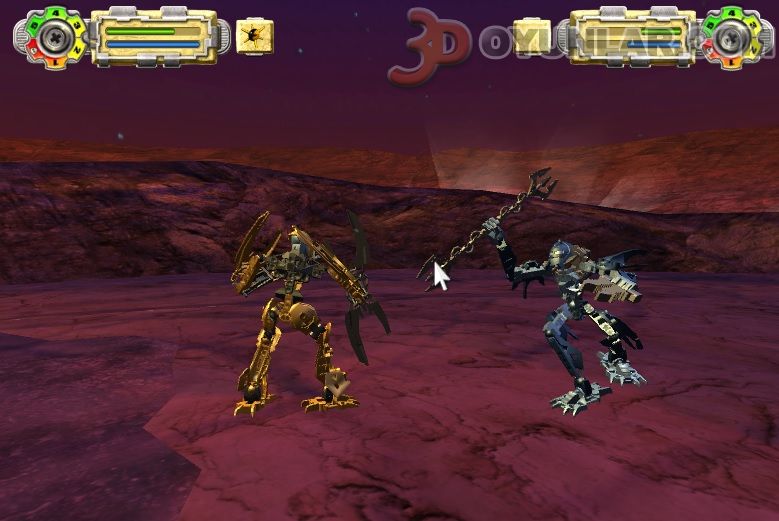Select the spider emblem stone tile

click(255, 38)
